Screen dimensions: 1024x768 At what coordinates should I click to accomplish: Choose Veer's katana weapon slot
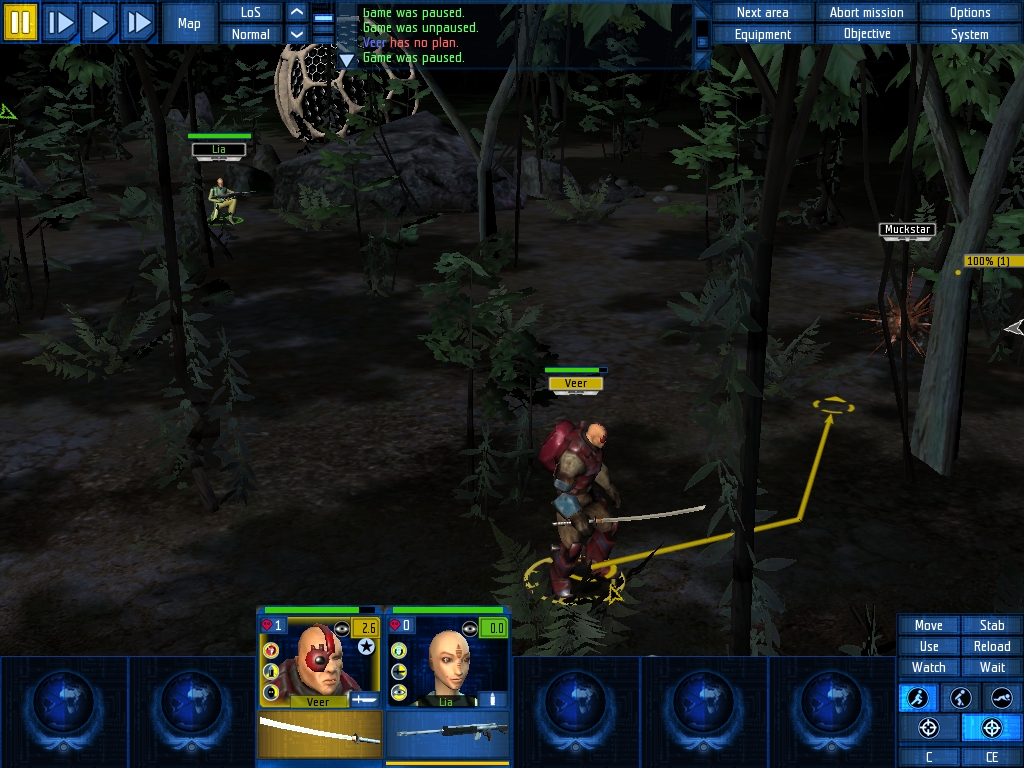[x=320, y=733]
